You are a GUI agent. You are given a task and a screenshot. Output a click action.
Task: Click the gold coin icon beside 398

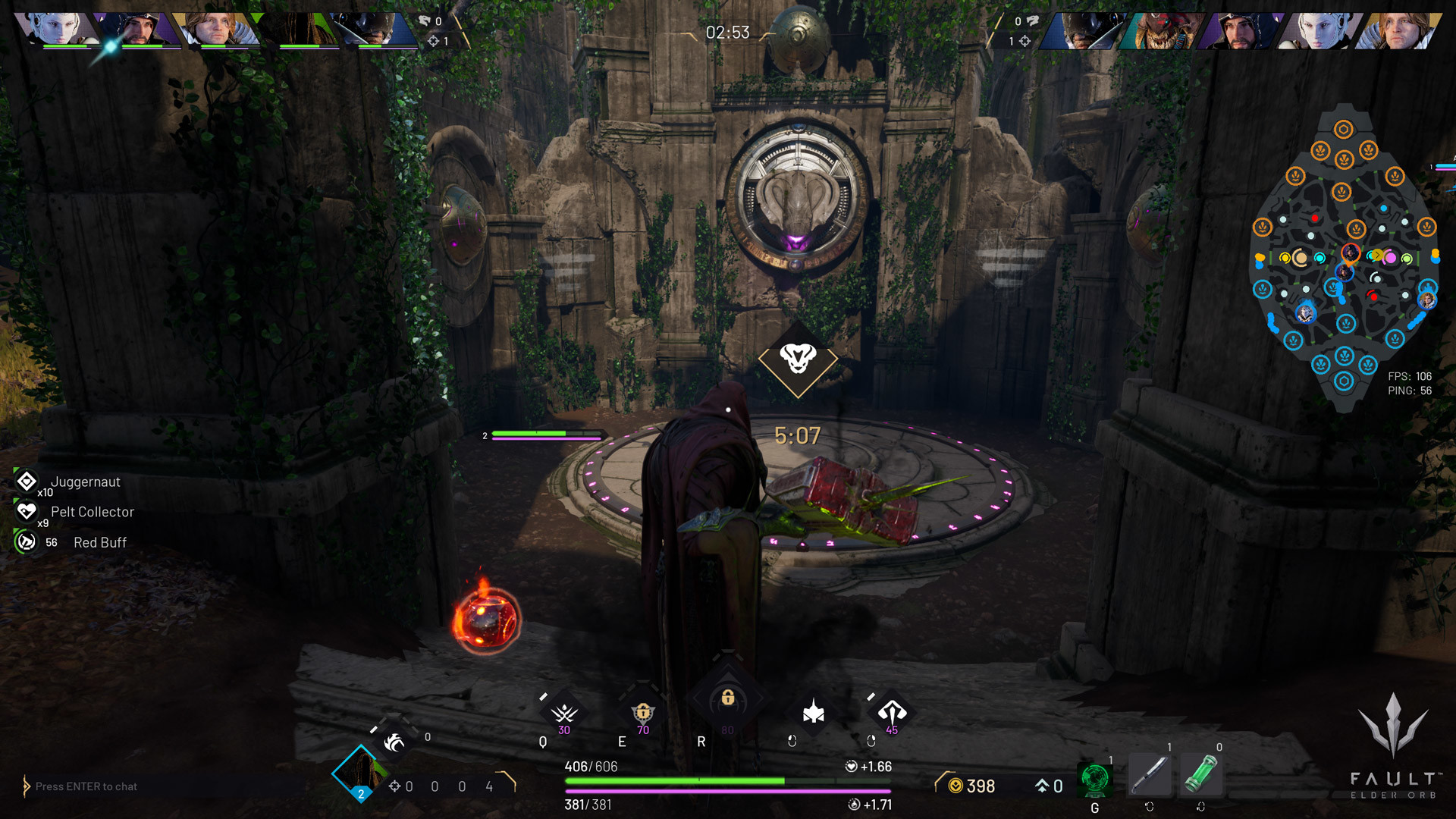[955, 786]
